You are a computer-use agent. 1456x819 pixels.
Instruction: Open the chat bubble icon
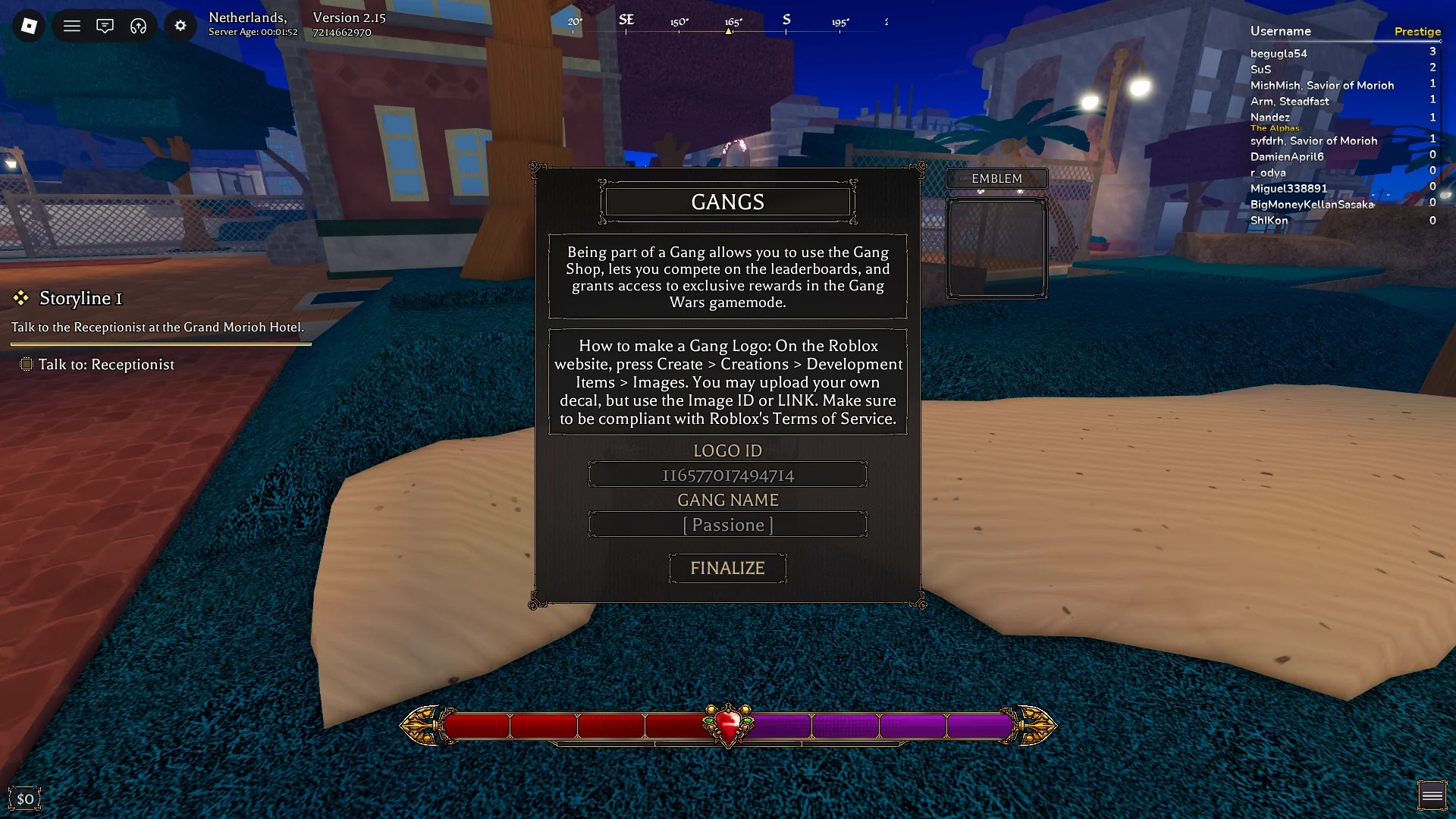click(105, 25)
